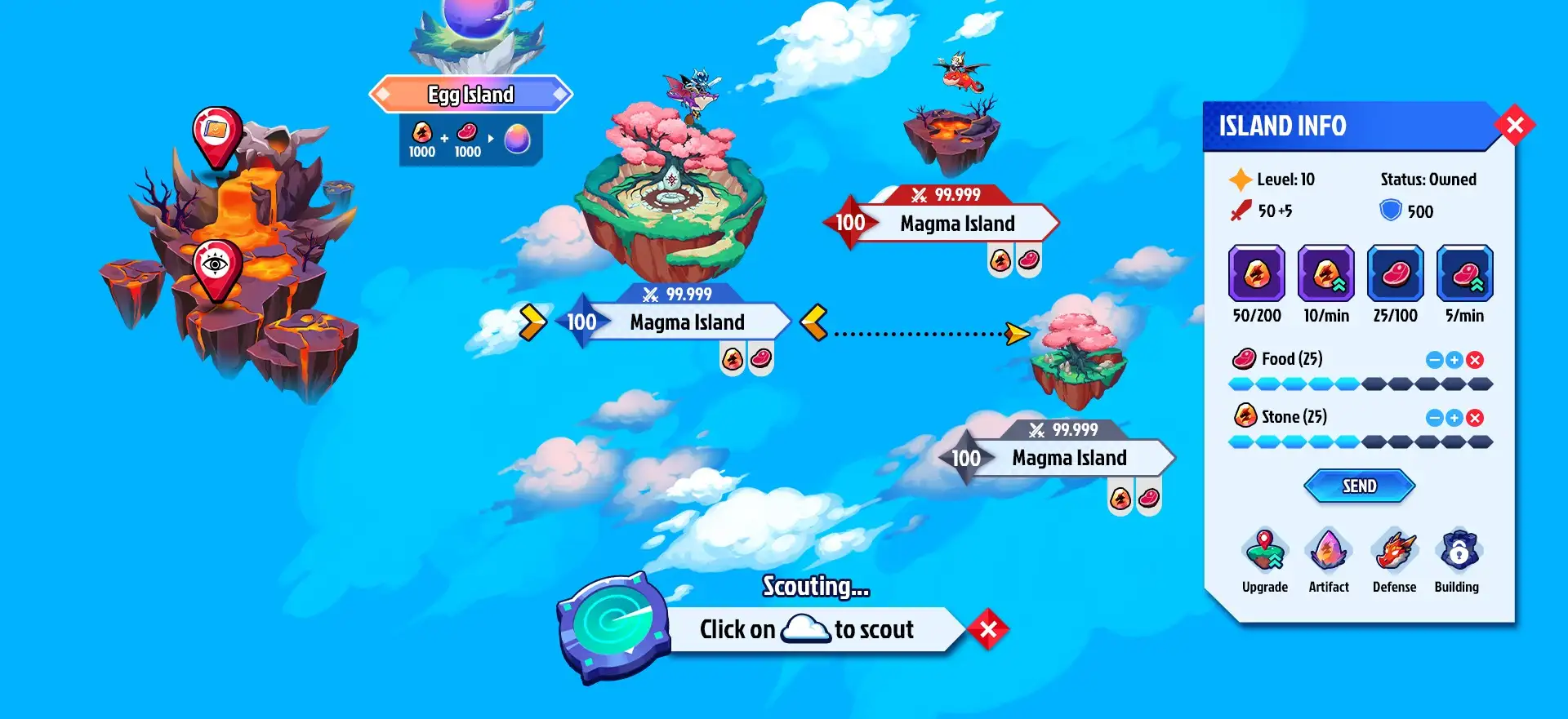Decrease Food amount with minus button
This screenshot has width=1568, height=719.
[x=1435, y=360]
